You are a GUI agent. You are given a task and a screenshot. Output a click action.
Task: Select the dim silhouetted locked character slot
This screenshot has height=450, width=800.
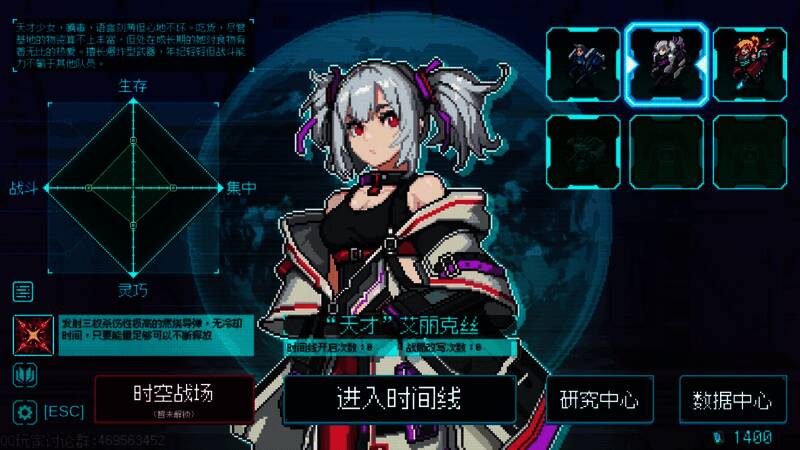click(582, 151)
